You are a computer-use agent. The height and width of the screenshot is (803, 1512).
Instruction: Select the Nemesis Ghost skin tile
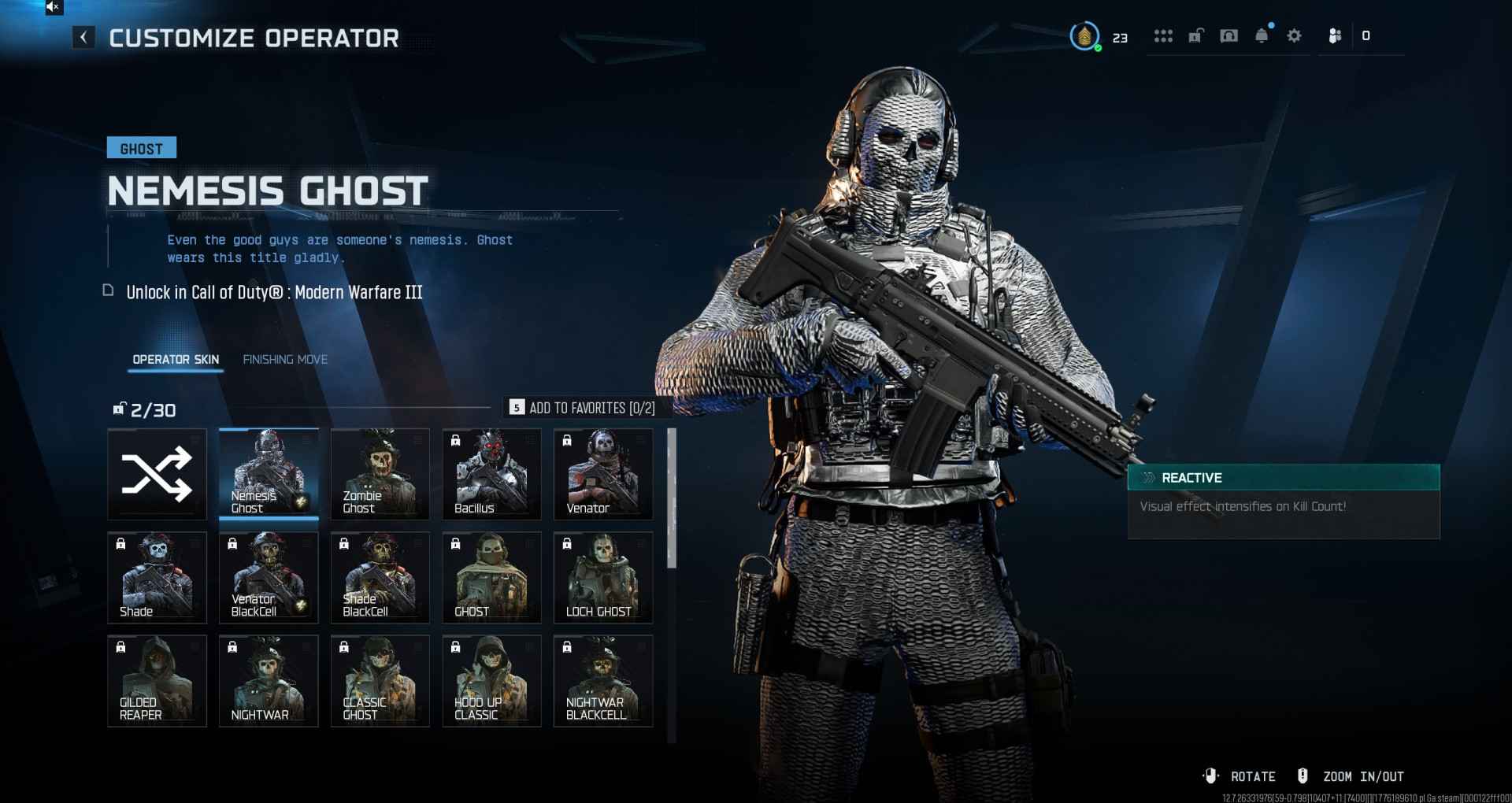point(269,474)
